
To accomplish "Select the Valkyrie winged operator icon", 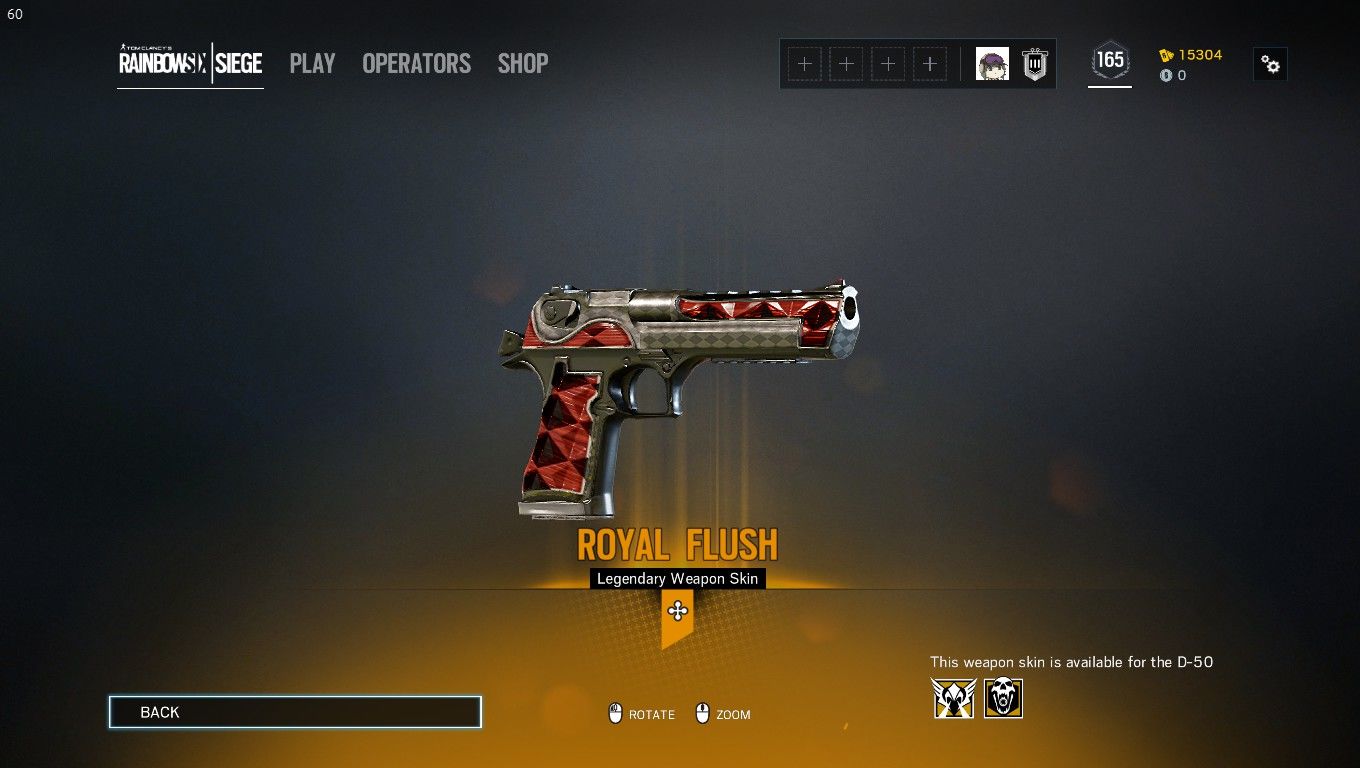I will point(954,698).
